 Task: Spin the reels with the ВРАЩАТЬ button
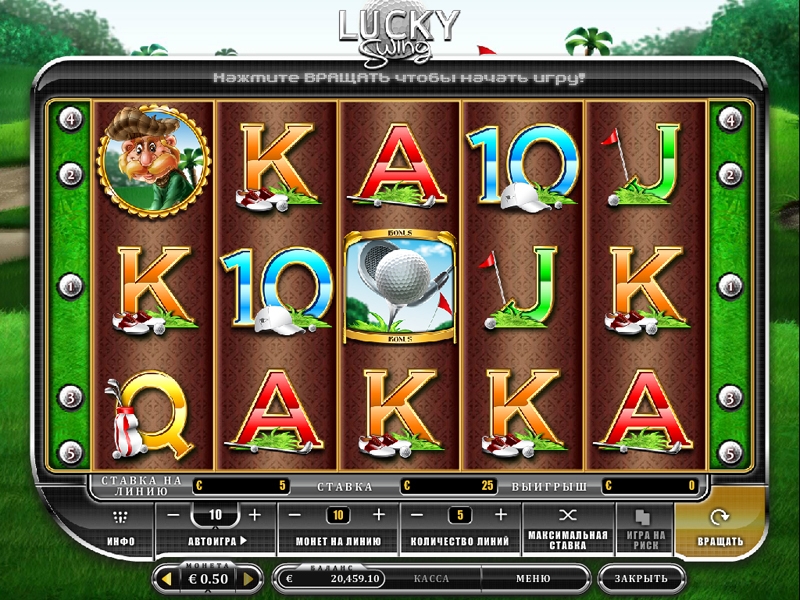(x=720, y=527)
